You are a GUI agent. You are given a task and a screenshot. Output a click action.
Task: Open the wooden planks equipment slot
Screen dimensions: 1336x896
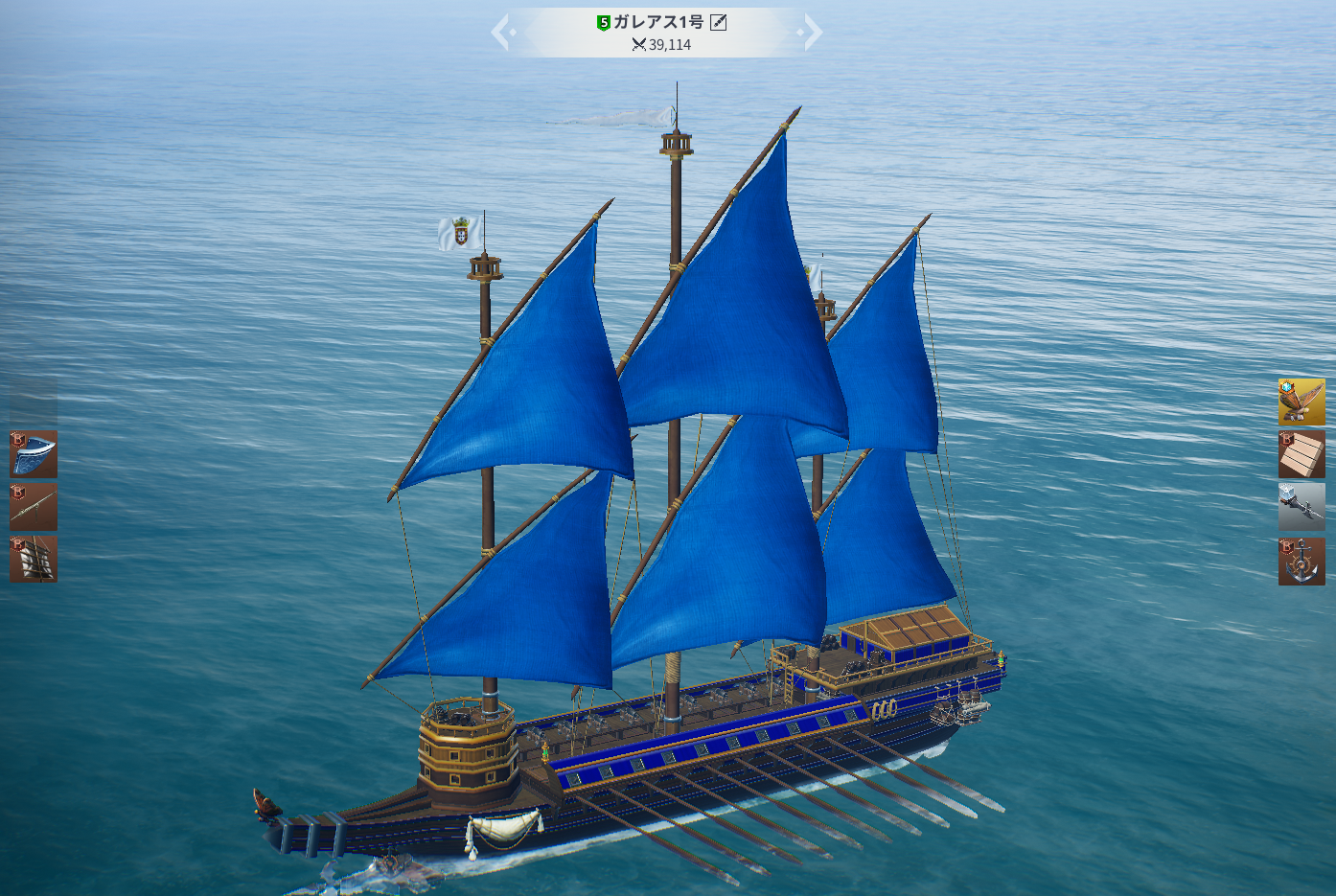[x=1301, y=454]
